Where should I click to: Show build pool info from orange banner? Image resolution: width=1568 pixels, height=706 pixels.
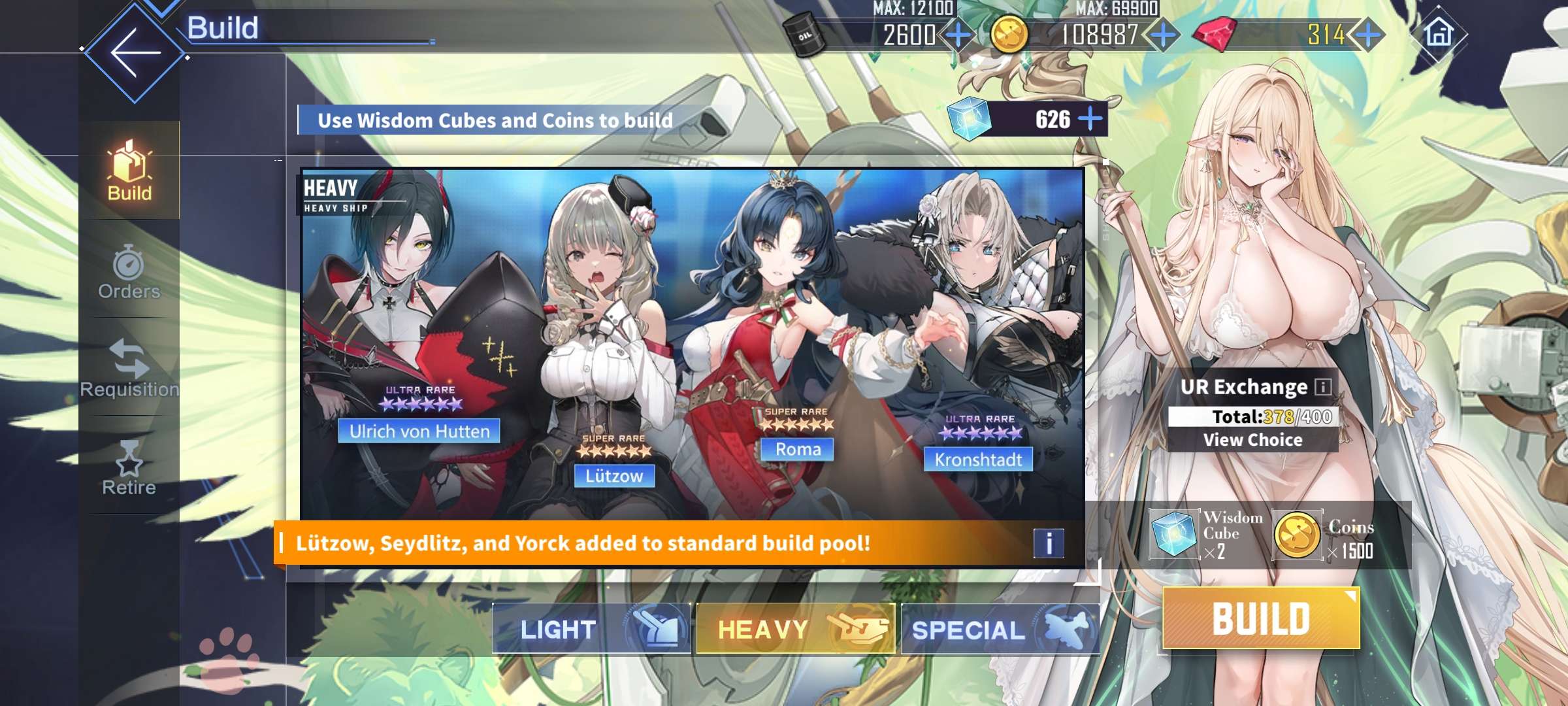click(x=1049, y=543)
